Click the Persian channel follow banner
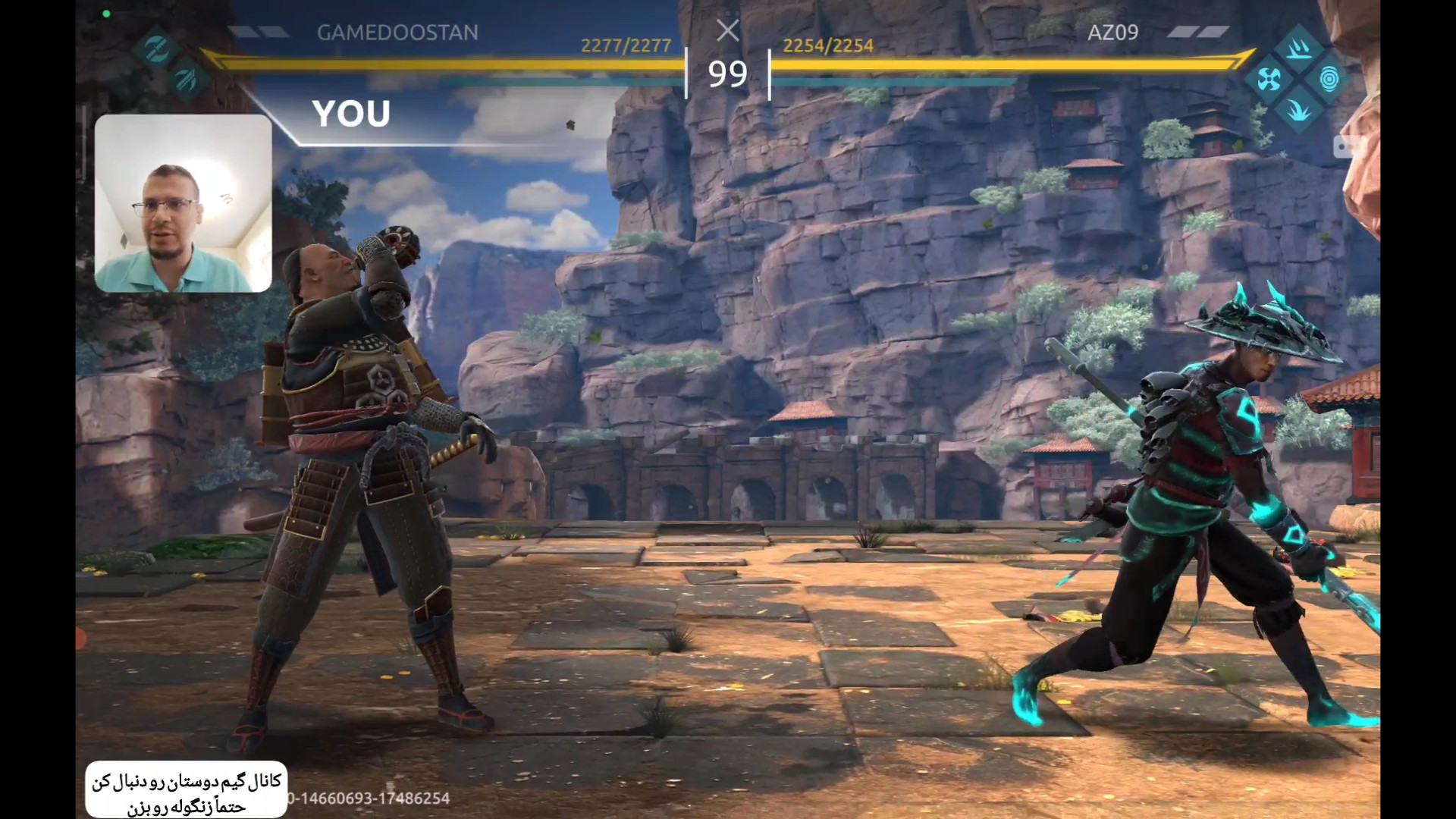 (186, 790)
